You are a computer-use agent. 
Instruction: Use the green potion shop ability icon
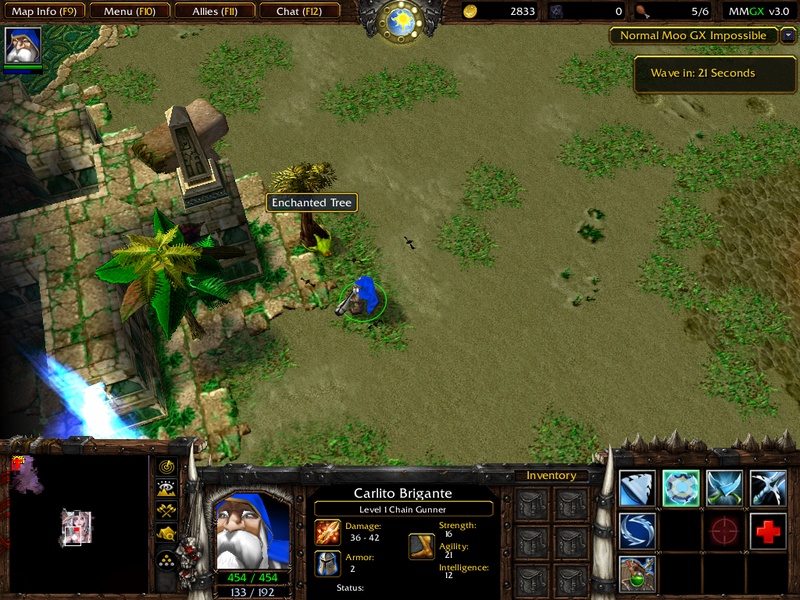click(x=637, y=575)
